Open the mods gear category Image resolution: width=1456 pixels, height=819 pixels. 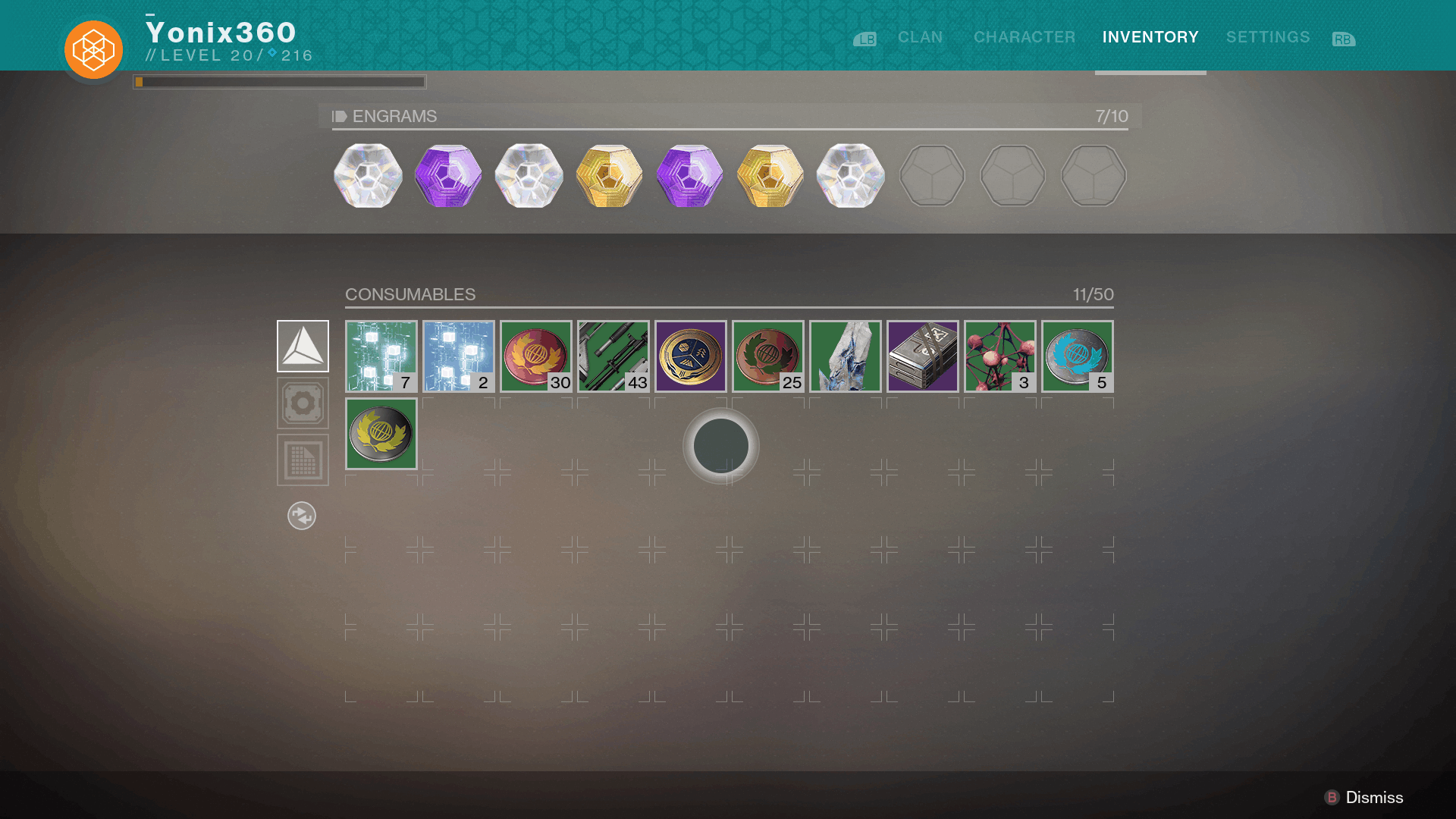(303, 403)
